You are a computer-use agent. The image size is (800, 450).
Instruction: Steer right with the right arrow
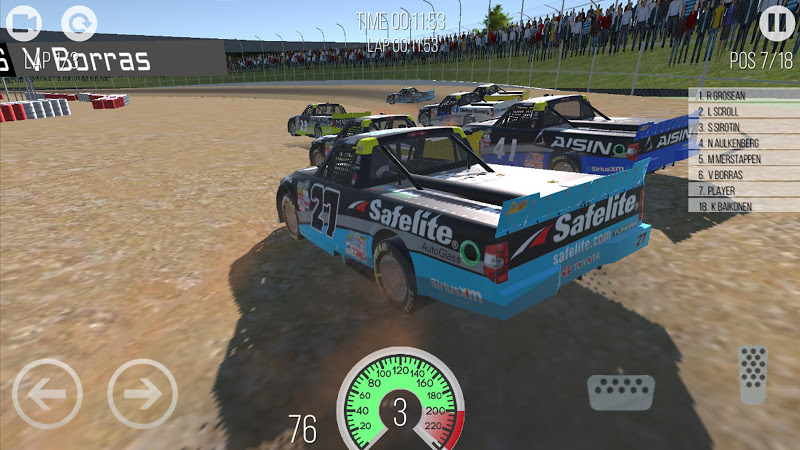pyautogui.click(x=142, y=393)
